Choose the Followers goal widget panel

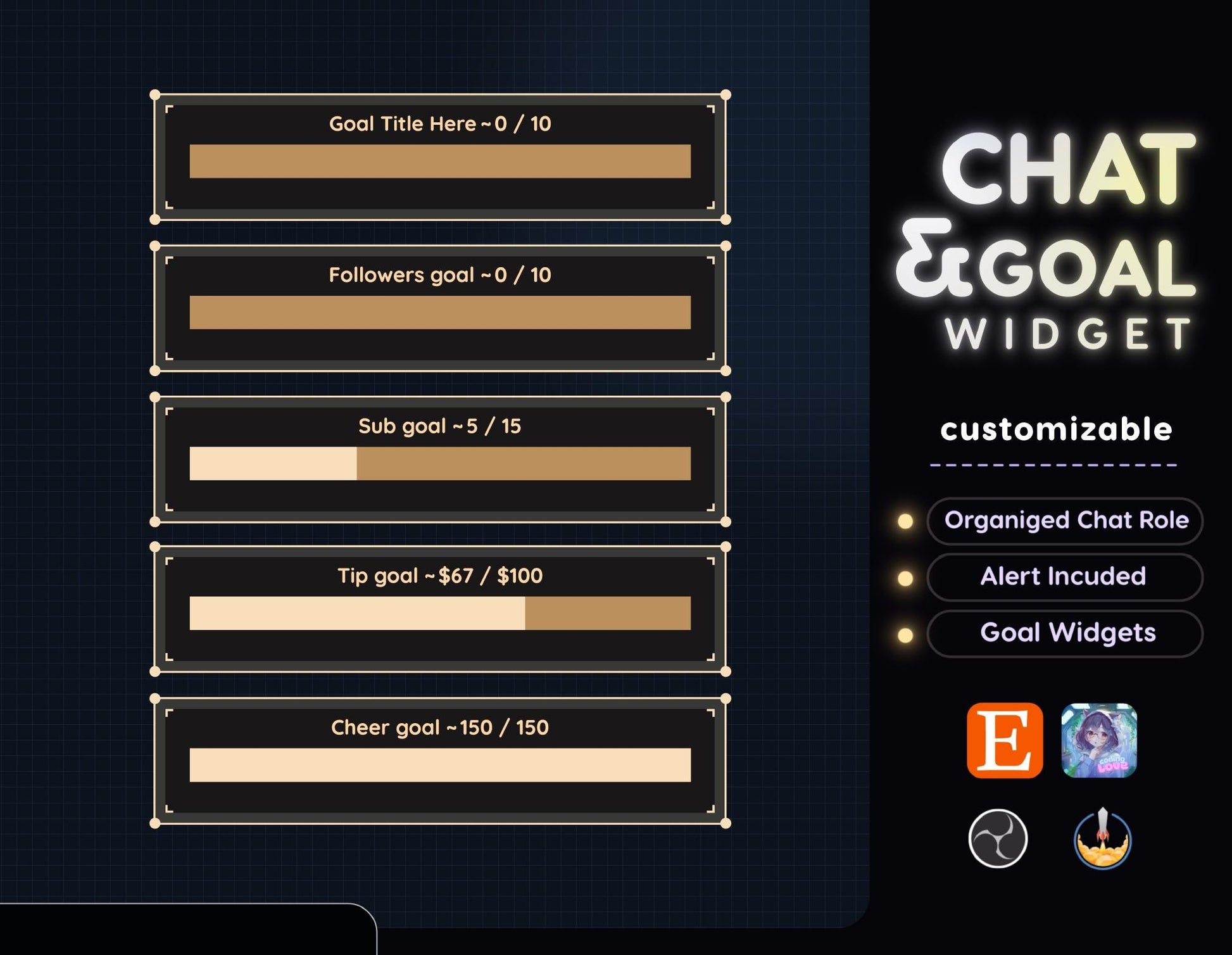point(440,308)
